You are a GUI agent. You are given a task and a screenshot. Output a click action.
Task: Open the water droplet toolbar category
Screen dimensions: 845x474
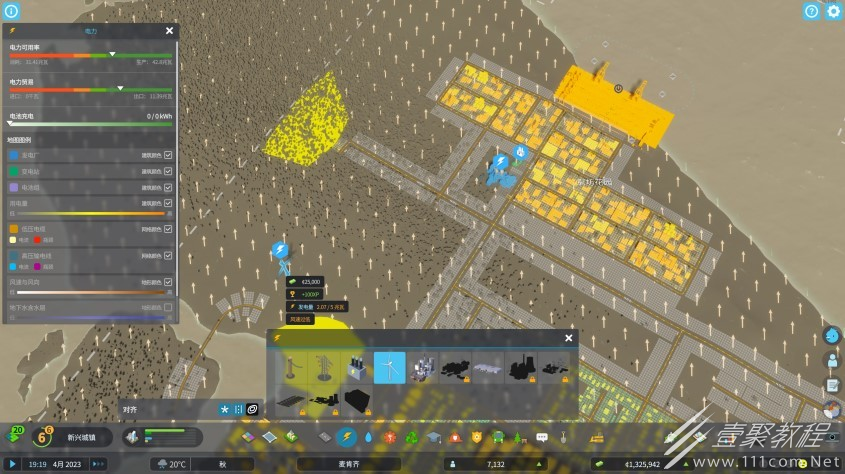click(369, 437)
